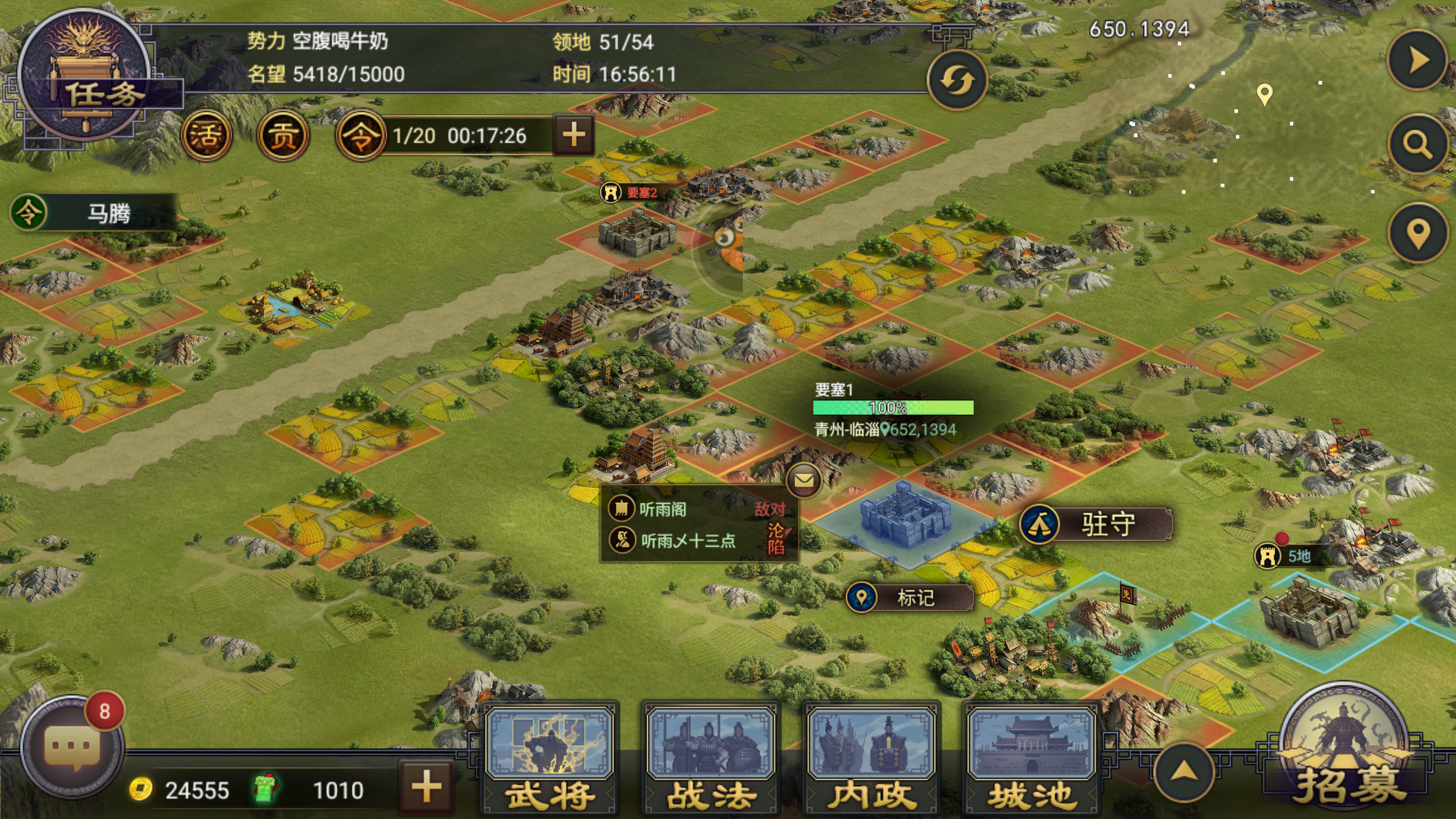Choose 驻守 to garrison the fortress
The image size is (1456, 819).
tap(1095, 524)
